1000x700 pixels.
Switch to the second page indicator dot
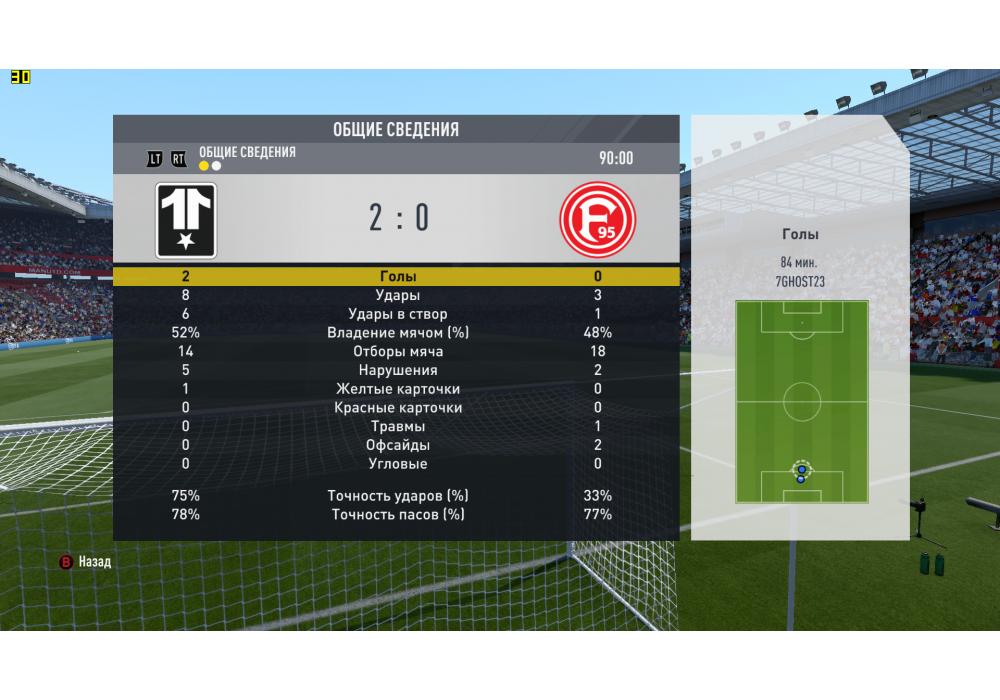pos(216,166)
